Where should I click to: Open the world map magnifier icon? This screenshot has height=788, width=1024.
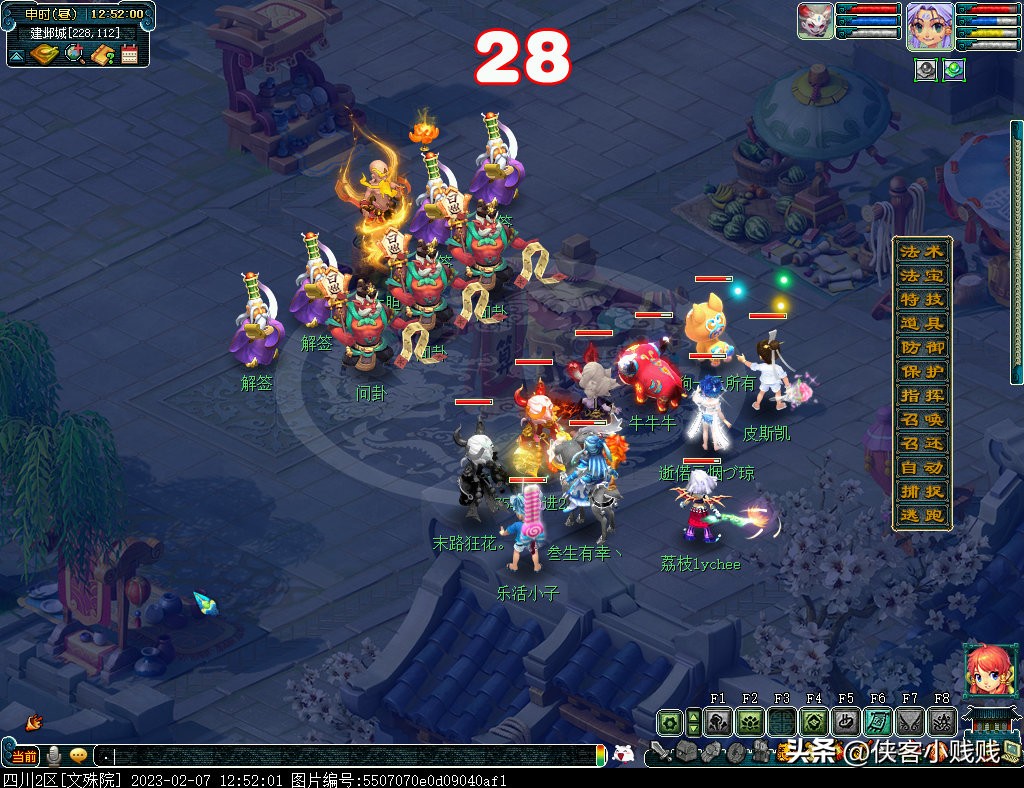point(75,54)
